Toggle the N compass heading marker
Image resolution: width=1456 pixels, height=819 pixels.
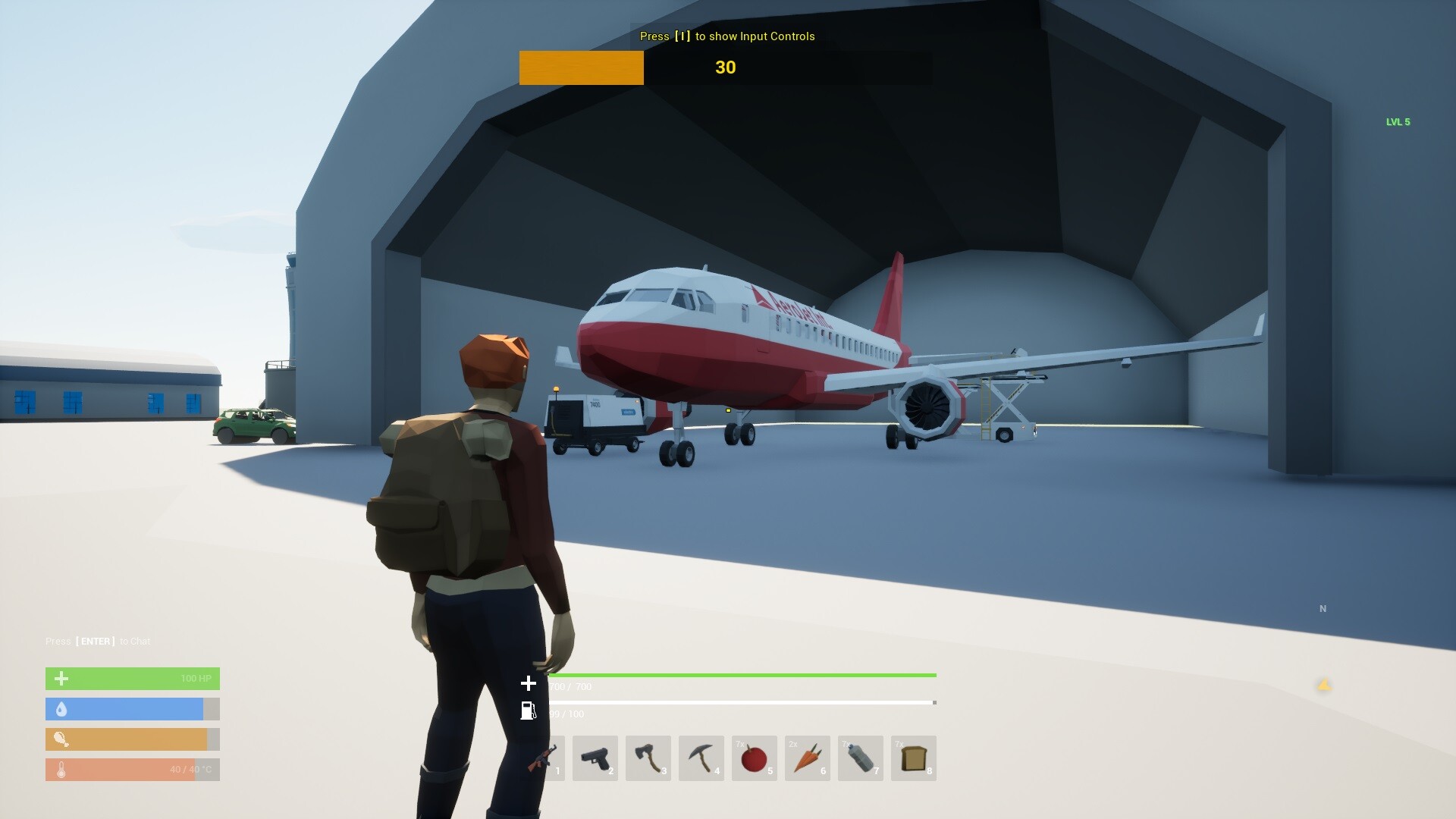click(1323, 608)
